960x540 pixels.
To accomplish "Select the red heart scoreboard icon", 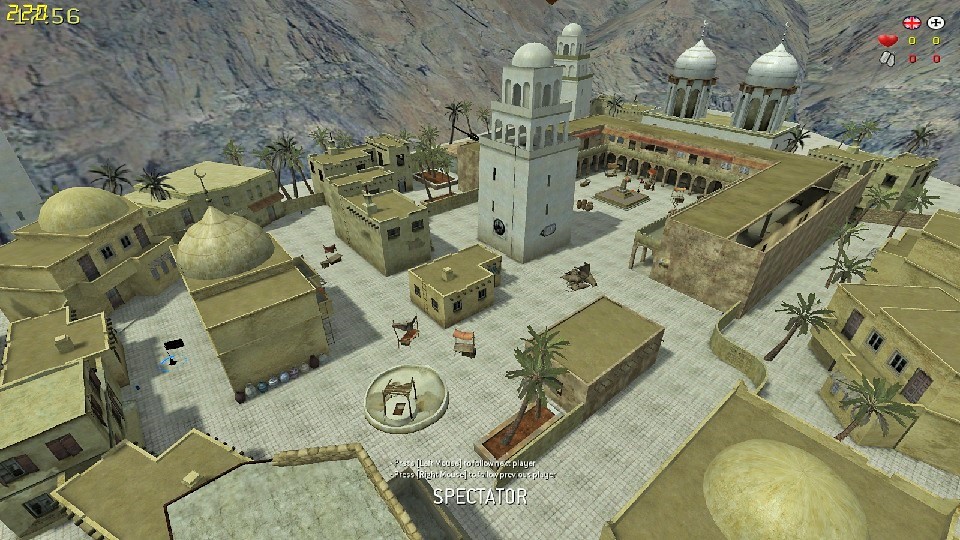I will pyautogui.click(x=887, y=41).
